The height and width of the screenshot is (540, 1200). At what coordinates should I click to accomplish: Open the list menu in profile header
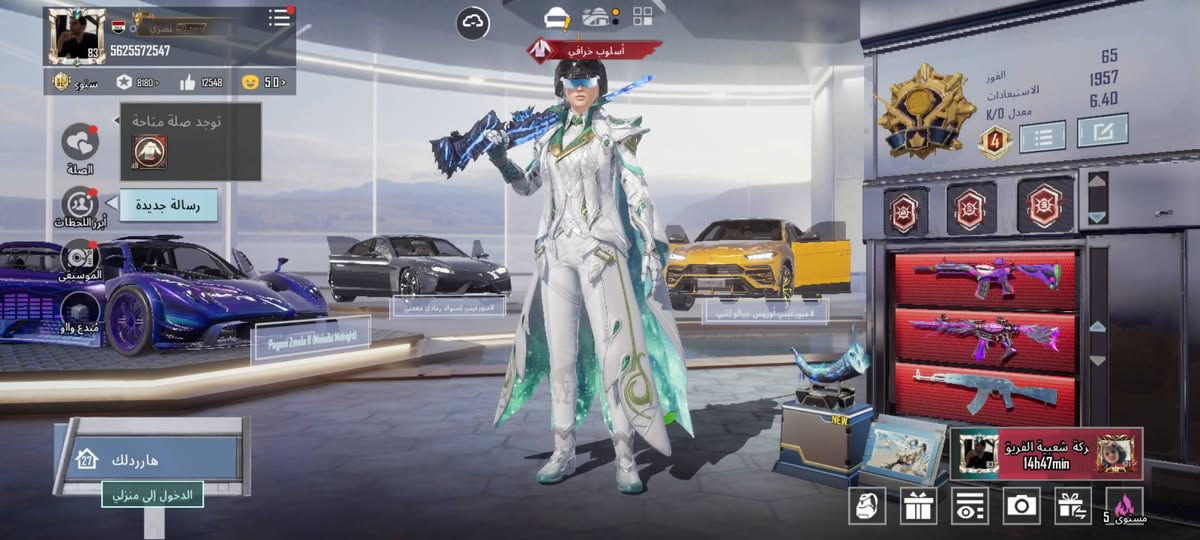pyautogui.click(x=280, y=17)
